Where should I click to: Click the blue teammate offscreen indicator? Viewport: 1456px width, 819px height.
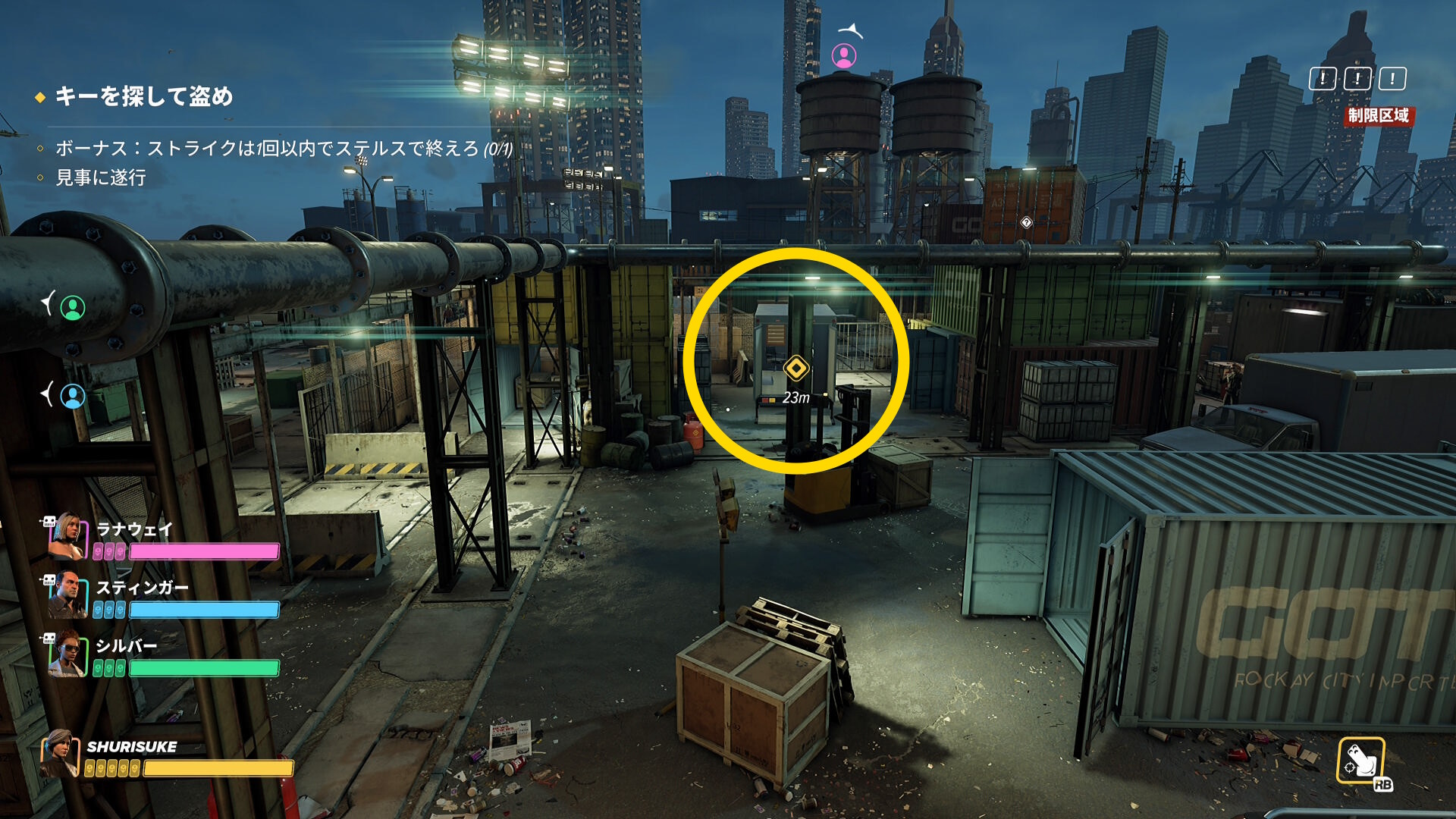point(73,396)
